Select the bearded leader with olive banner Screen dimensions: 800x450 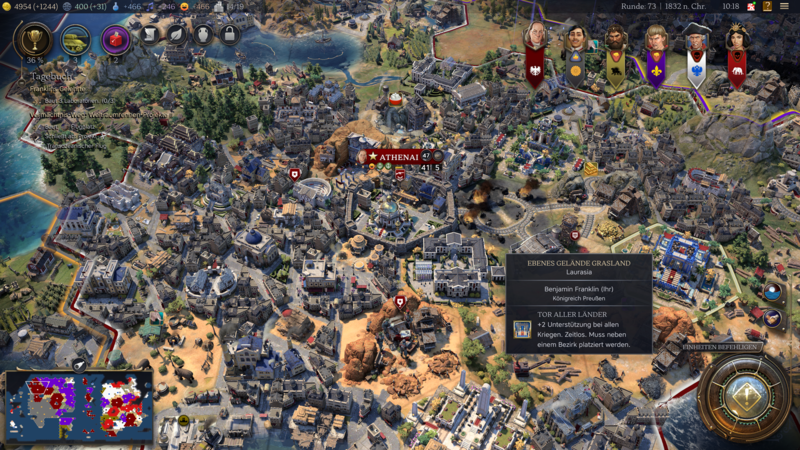point(616,44)
